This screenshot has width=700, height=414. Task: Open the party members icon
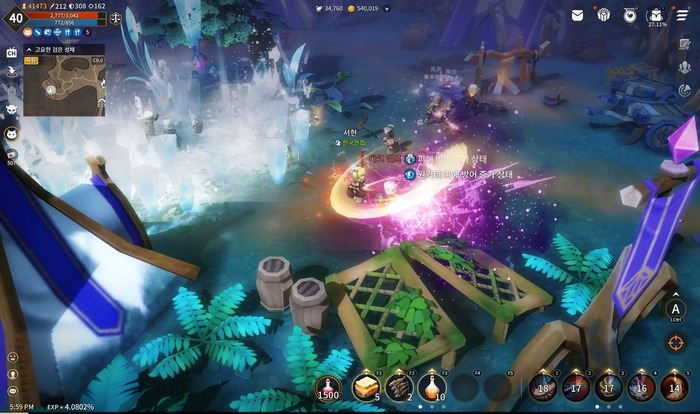coord(685,66)
